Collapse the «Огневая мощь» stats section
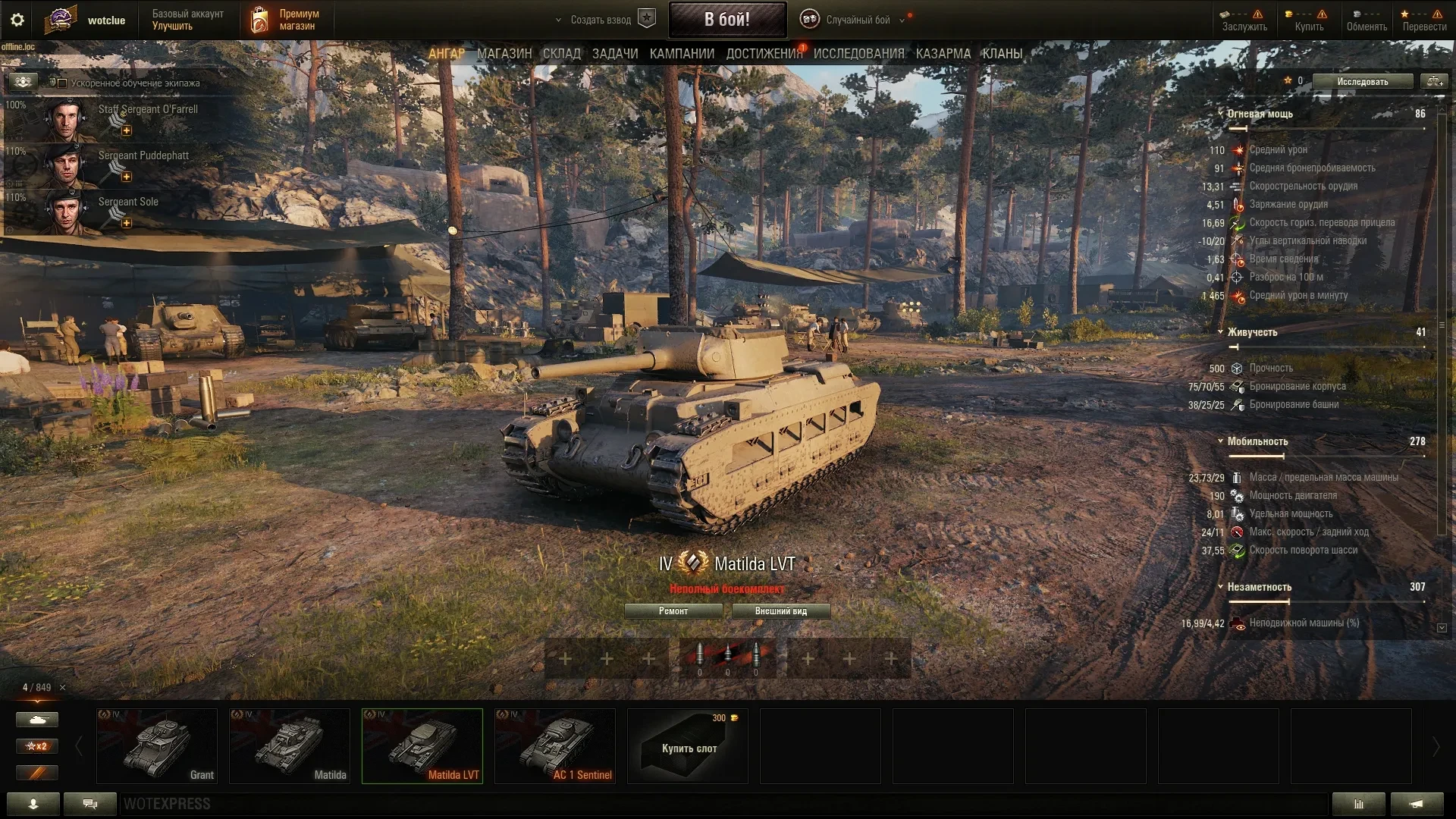 [1221, 114]
